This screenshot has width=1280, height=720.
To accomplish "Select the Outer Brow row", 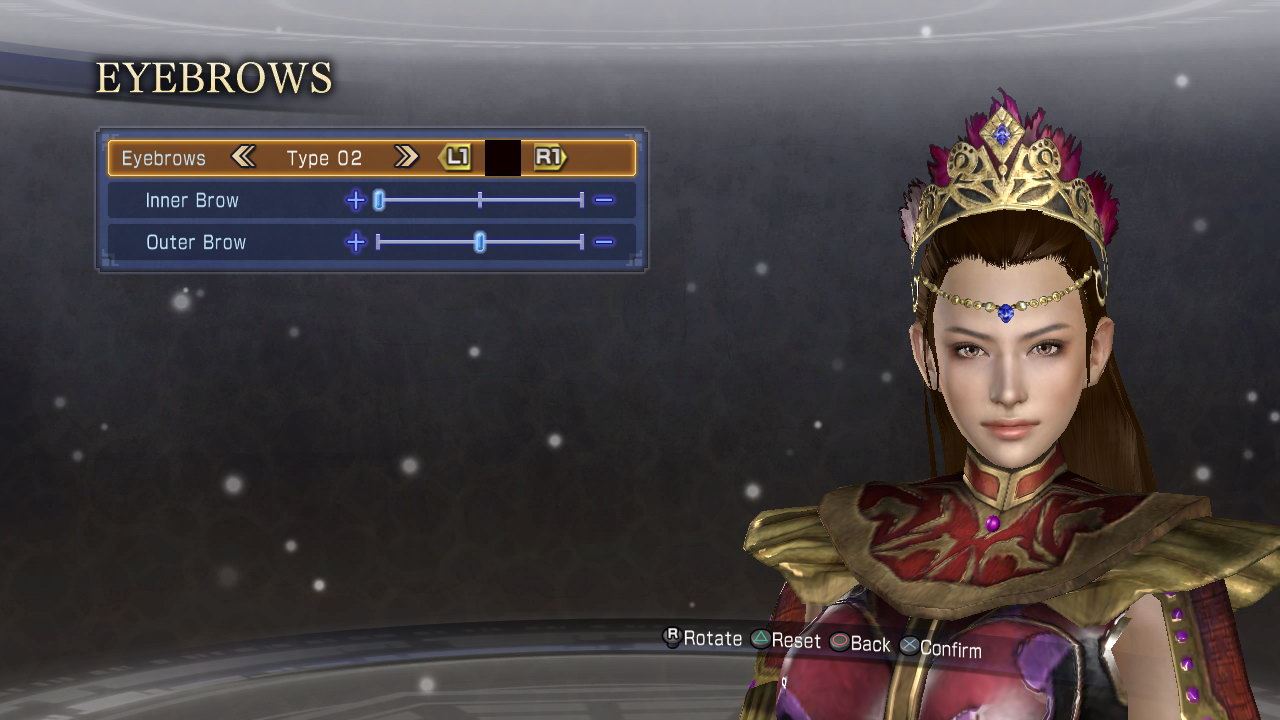I will tap(195, 242).
